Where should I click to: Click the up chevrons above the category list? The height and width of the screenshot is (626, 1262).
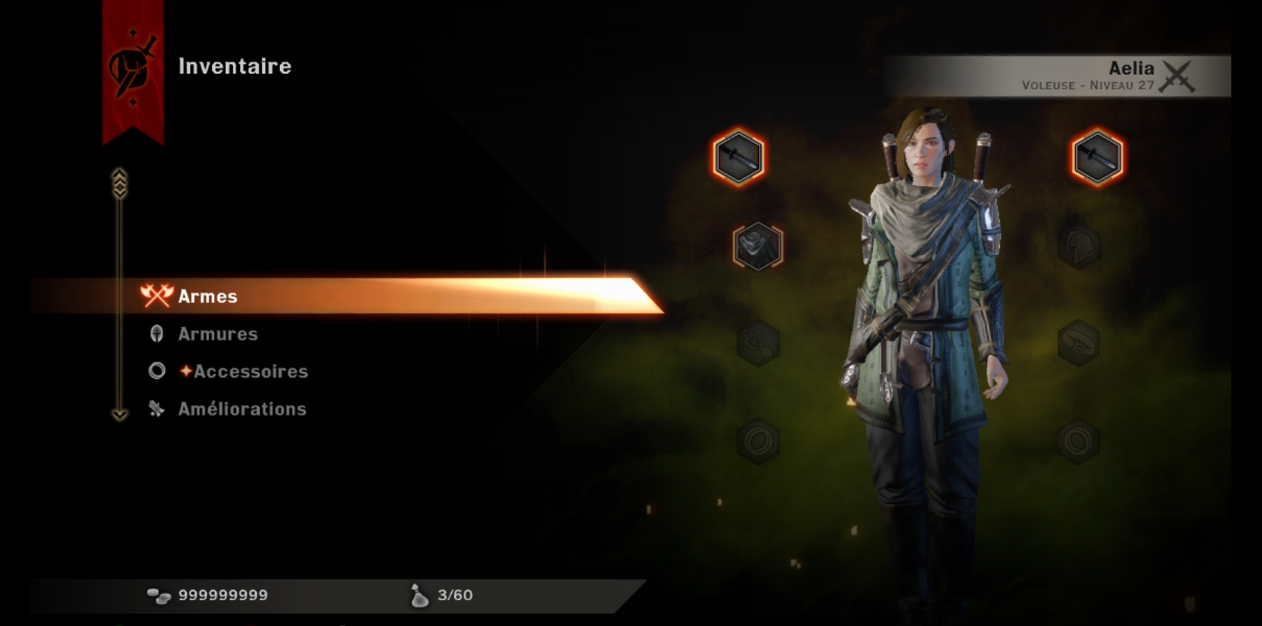click(x=119, y=182)
